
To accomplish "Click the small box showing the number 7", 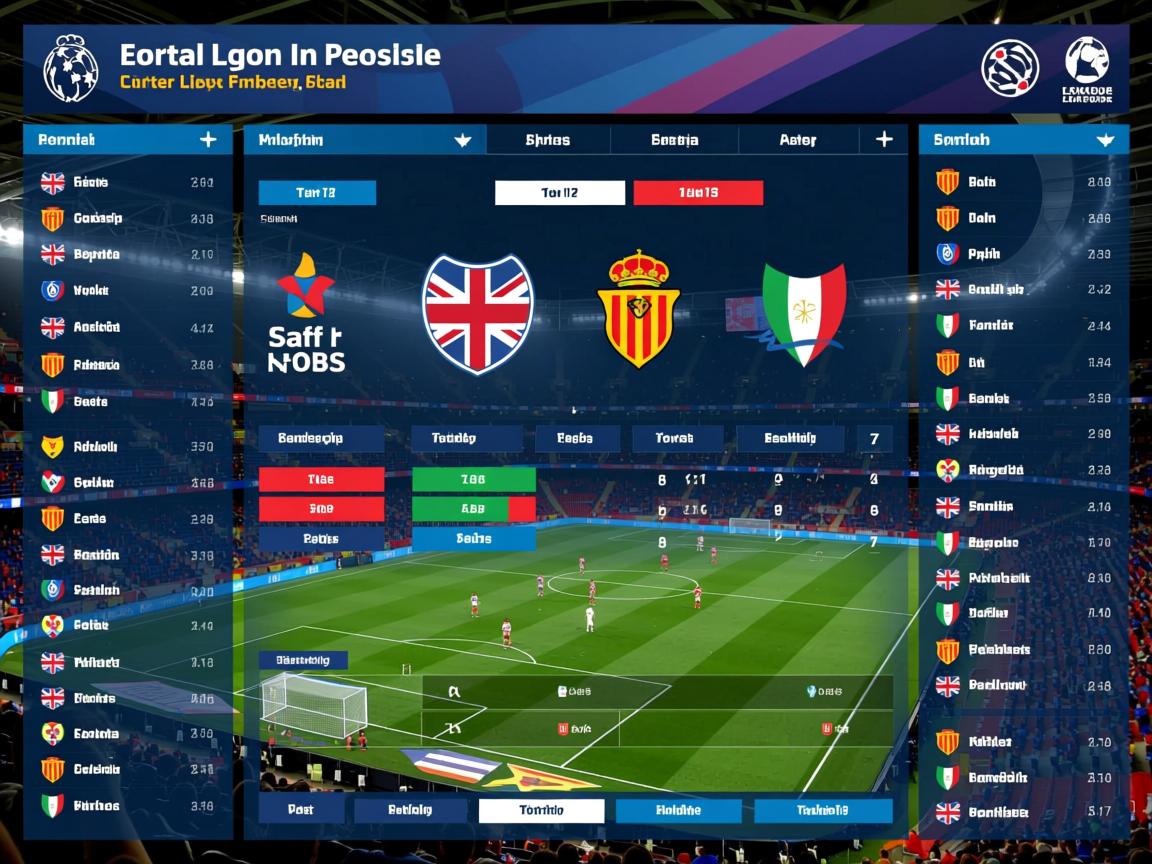I will (x=874, y=438).
